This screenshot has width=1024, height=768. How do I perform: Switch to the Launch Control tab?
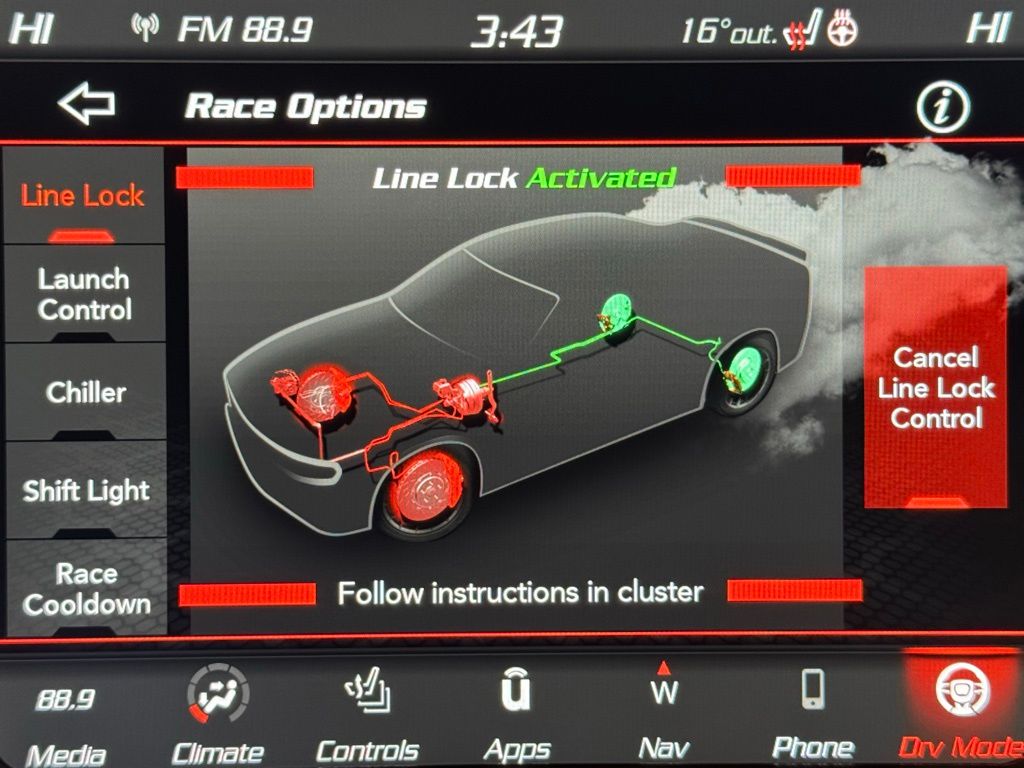click(x=84, y=293)
